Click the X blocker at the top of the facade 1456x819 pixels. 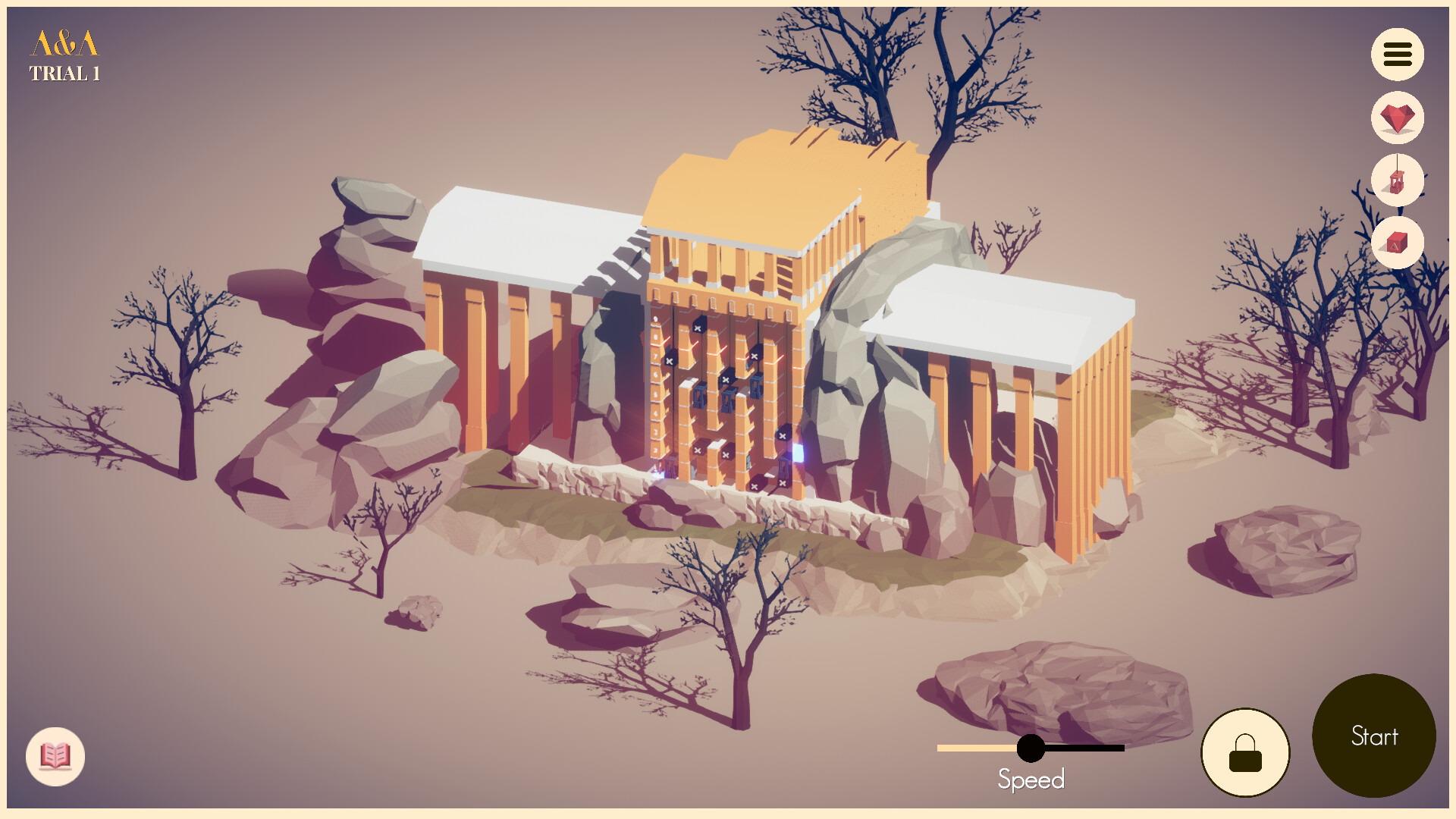click(698, 328)
